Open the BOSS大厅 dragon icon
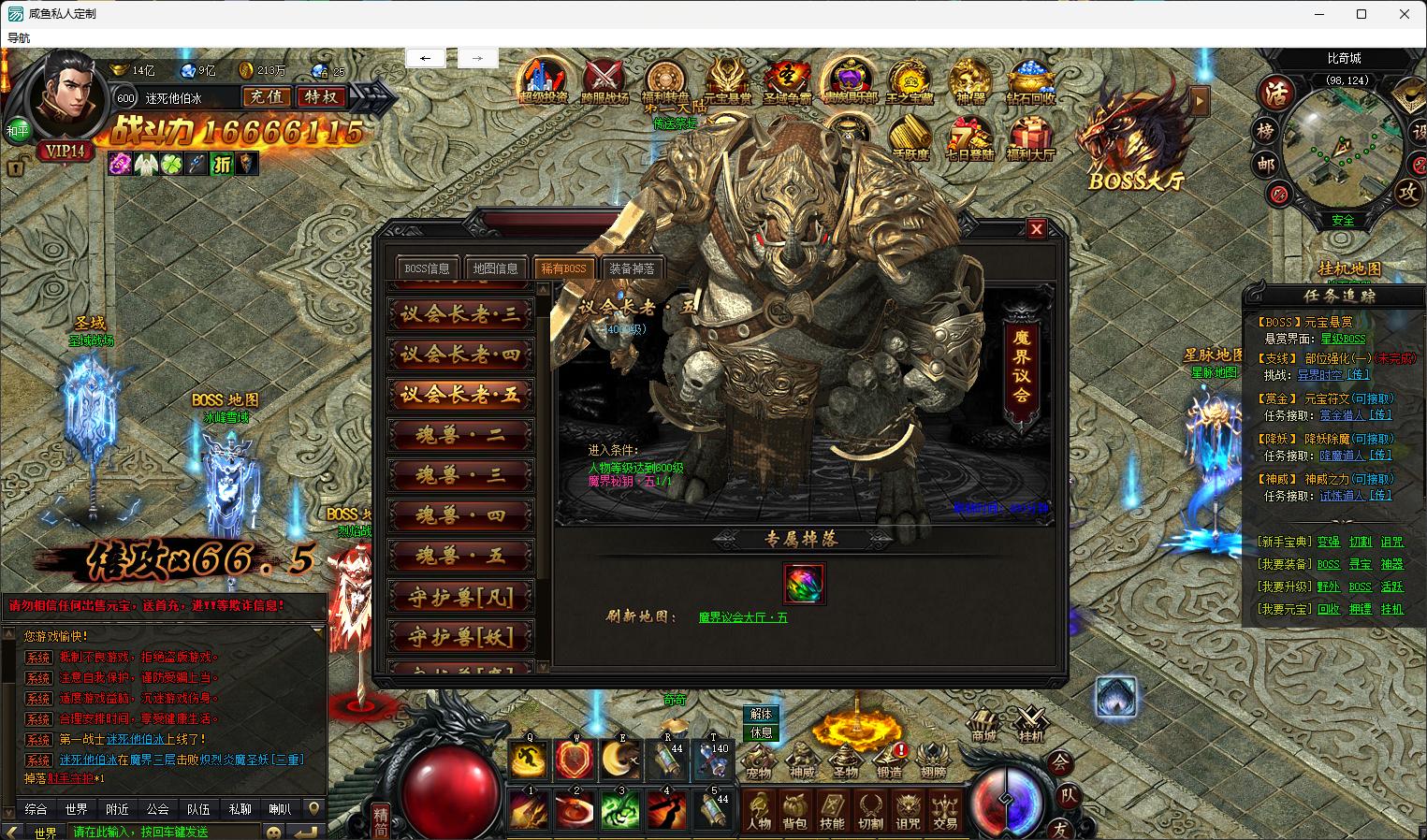The image size is (1427, 840). tap(1131, 136)
